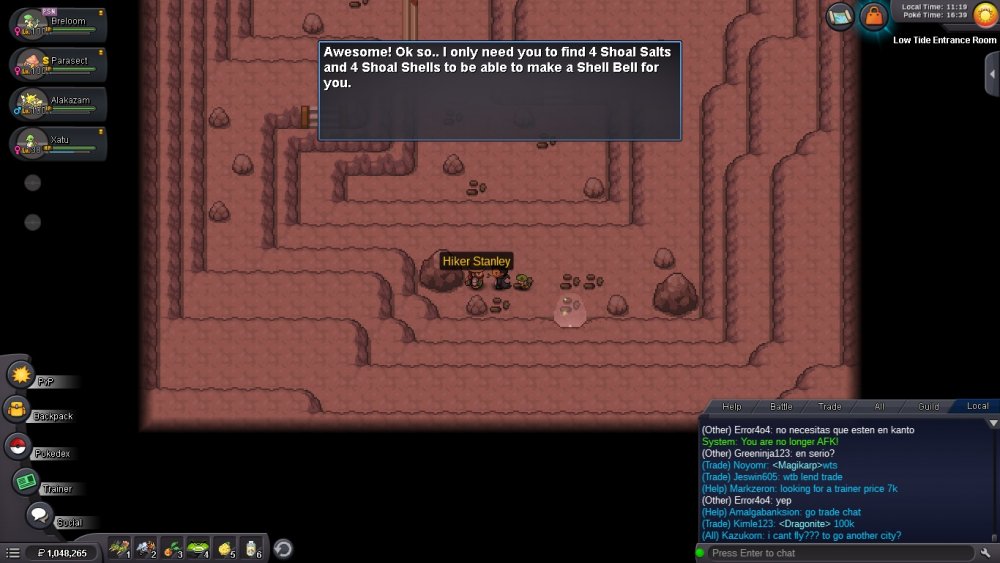
Task: Open the Social menu
Action: (x=40, y=516)
